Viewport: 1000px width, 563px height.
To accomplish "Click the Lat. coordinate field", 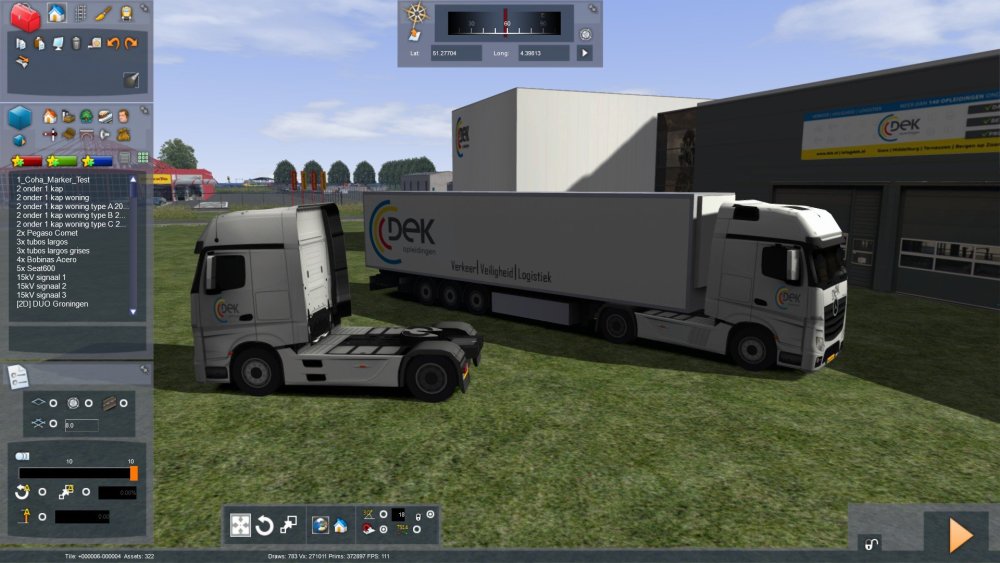I will pyautogui.click(x=457, y=53).
